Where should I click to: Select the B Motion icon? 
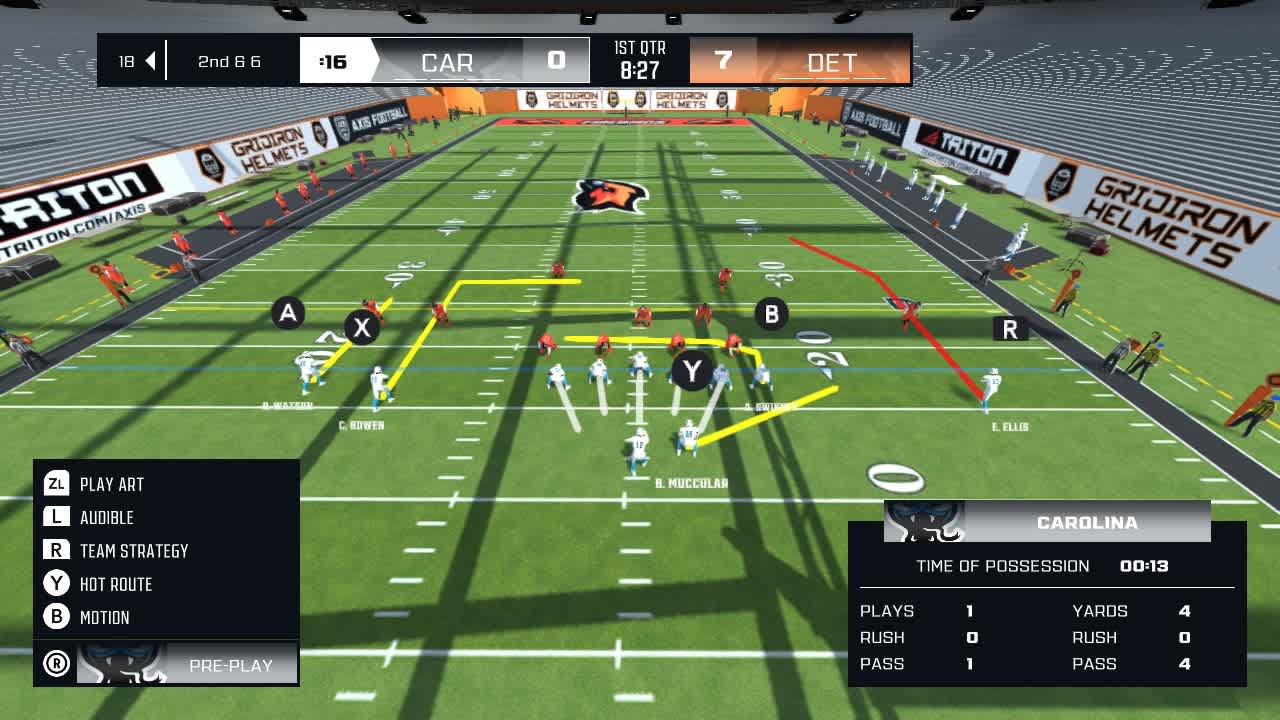click(x=58, y=617)
